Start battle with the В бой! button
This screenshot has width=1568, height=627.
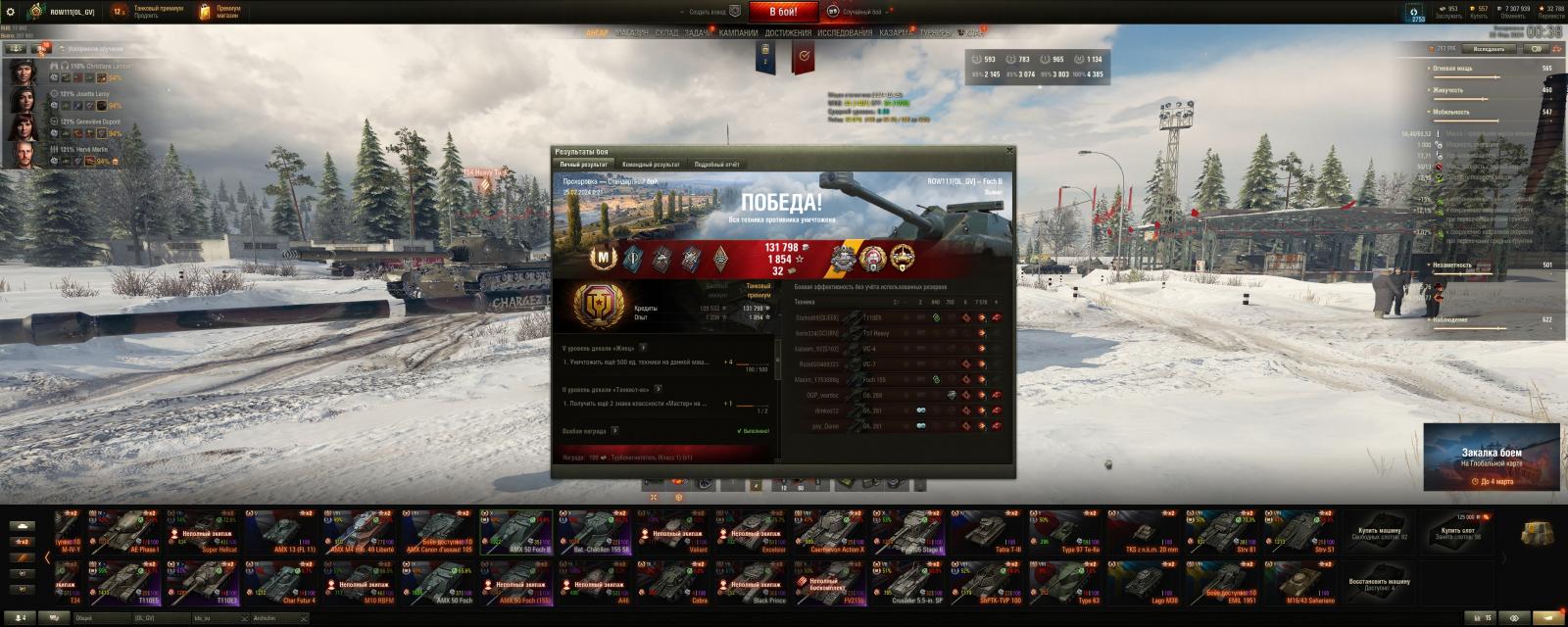click(x=783, y=12)
